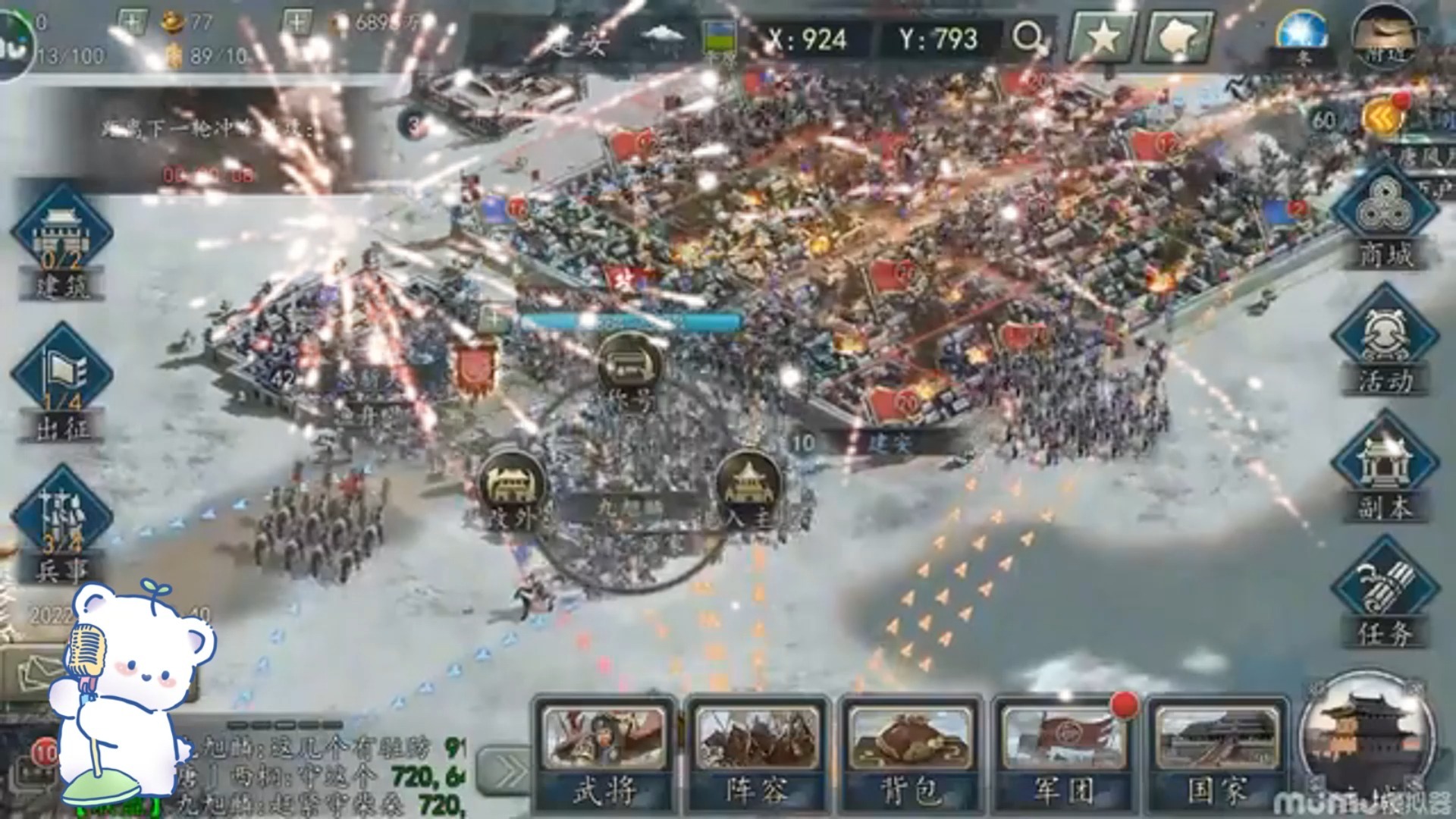Open the 国家 nation panel
This screenshot has width=1456, height=819.
coord(1216,755)
